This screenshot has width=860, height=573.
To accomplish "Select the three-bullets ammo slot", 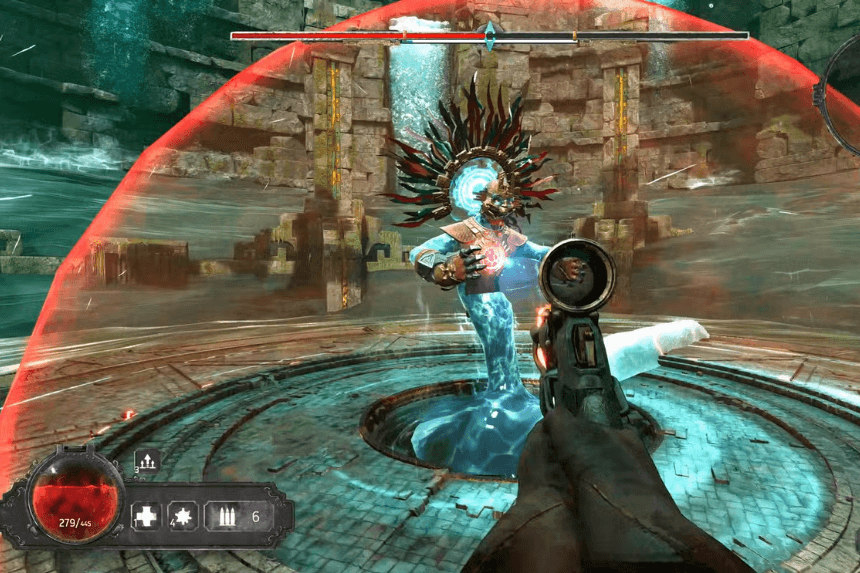I will [x=223, y=516].
